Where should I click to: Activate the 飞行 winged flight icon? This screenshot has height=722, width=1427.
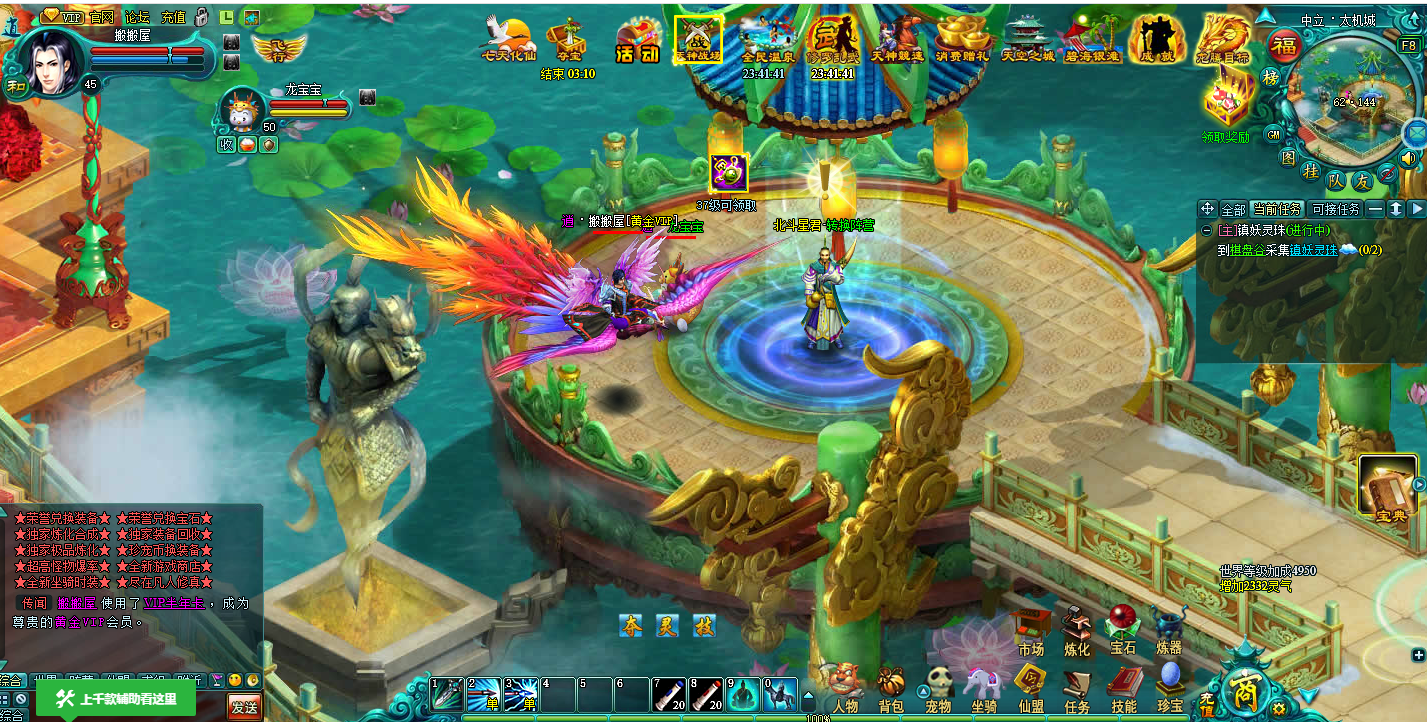[x=279, y=46]
